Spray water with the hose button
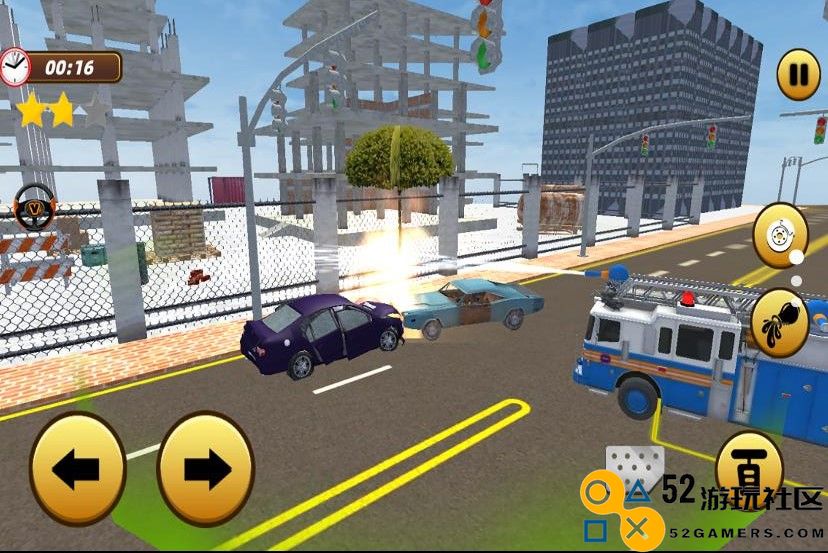Image resolution: width=828 pixels, height=553 pixels. coord(779,322)
